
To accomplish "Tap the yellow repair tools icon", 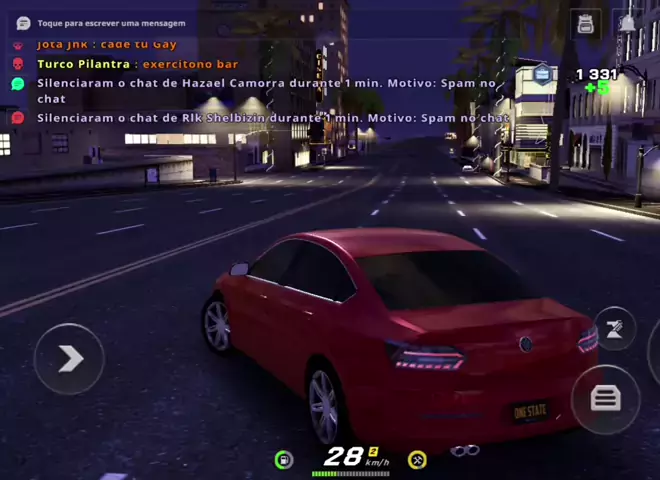I will [418, 459].
